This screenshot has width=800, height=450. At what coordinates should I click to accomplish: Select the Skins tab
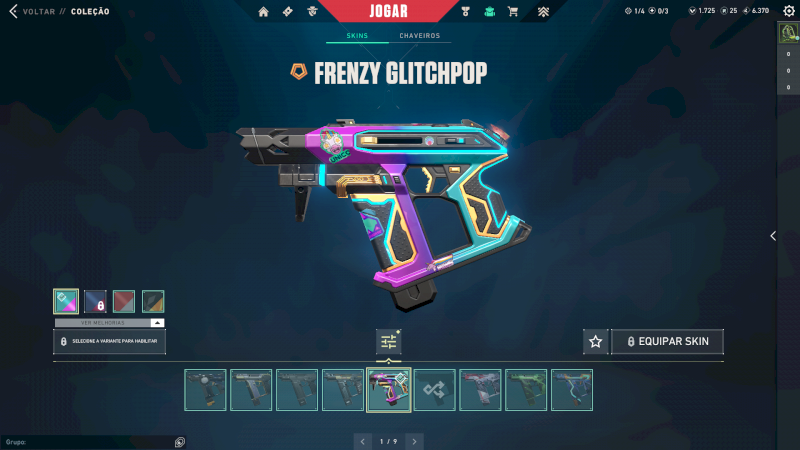357,36
